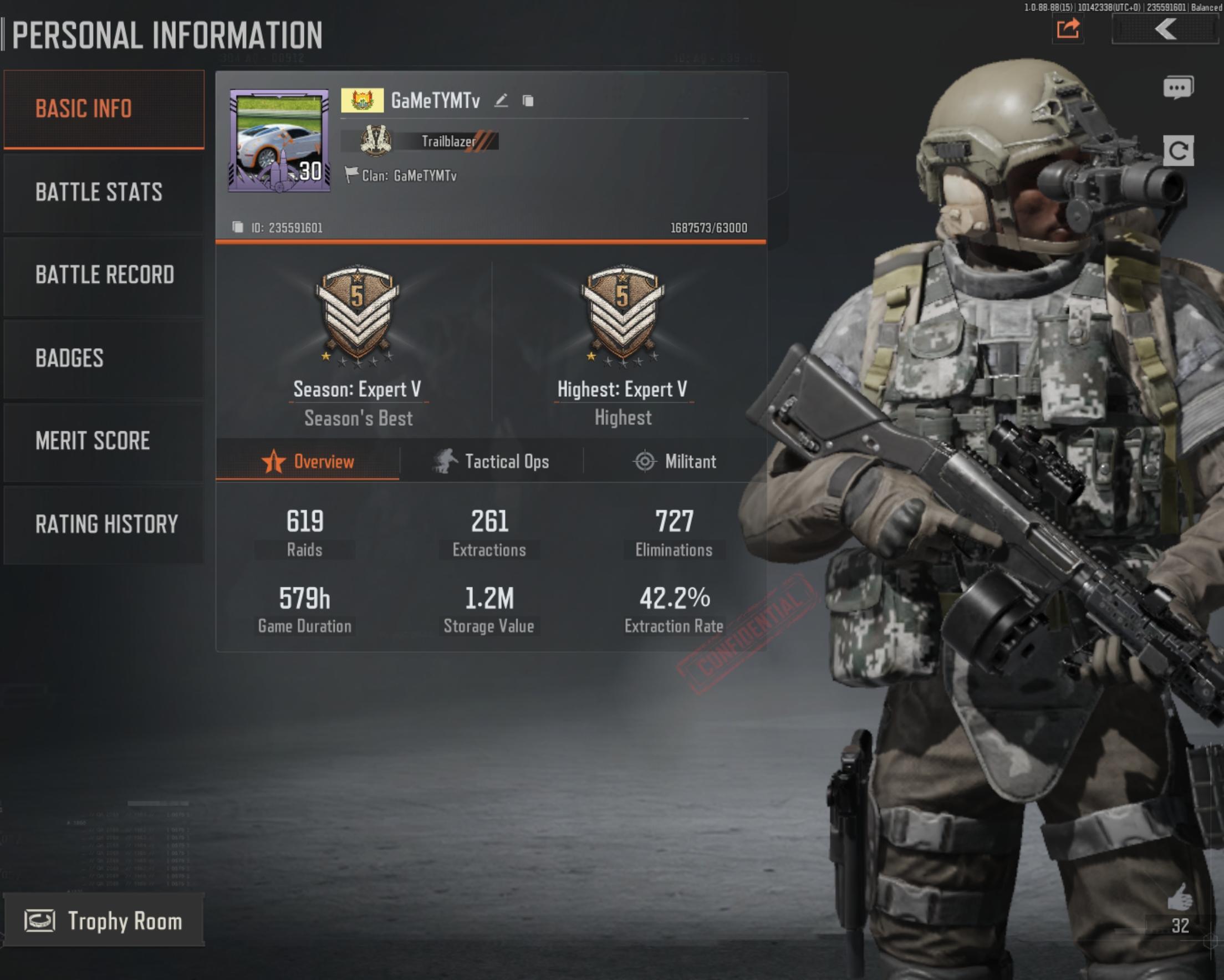Enter the Trophy Room
1224x980 pixels.
click(103, 920)
